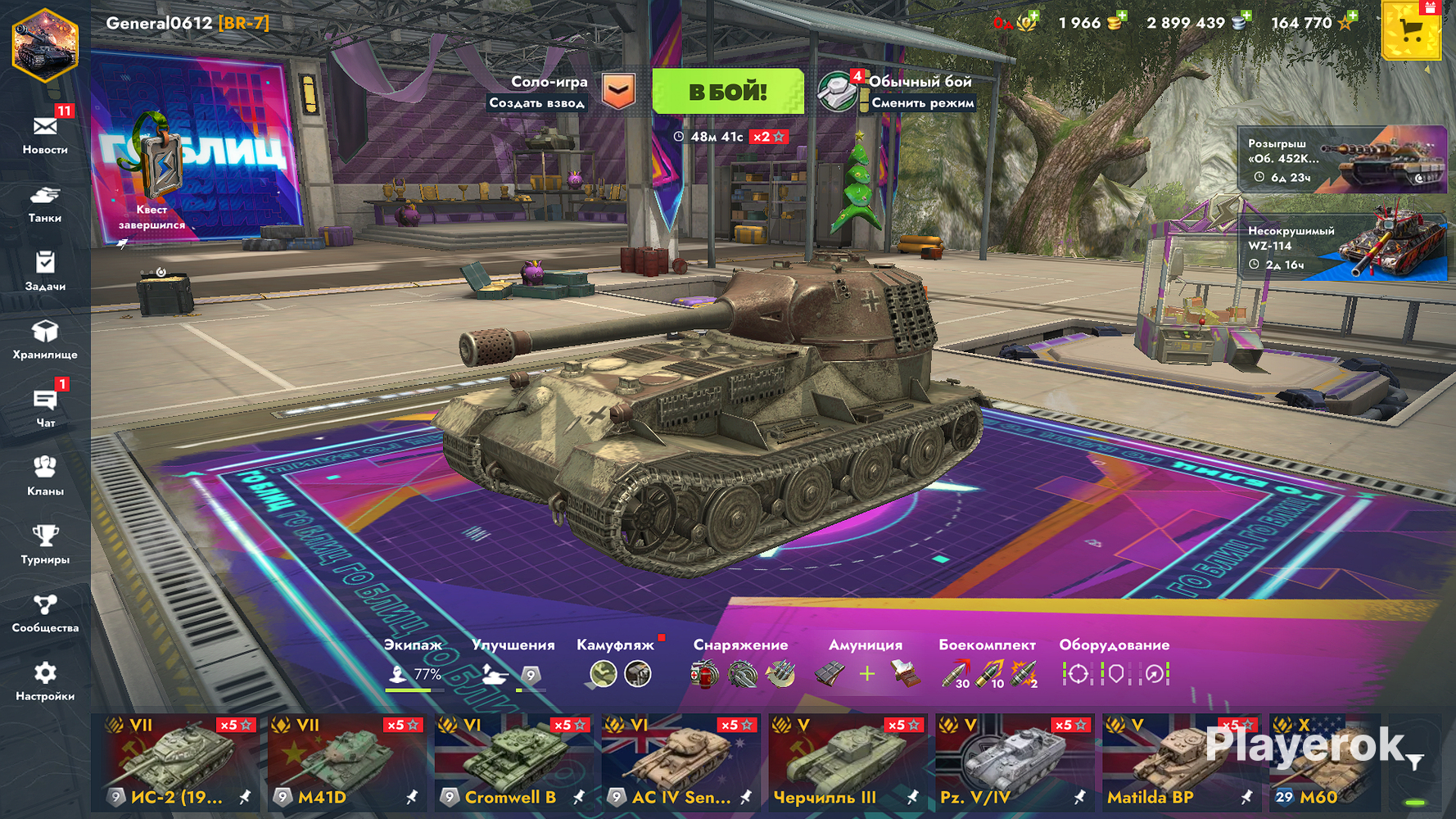The height and width of the screenshot is (819, 1456).
Task: Open the Настройки settings menu
Action: click(45, 681)
